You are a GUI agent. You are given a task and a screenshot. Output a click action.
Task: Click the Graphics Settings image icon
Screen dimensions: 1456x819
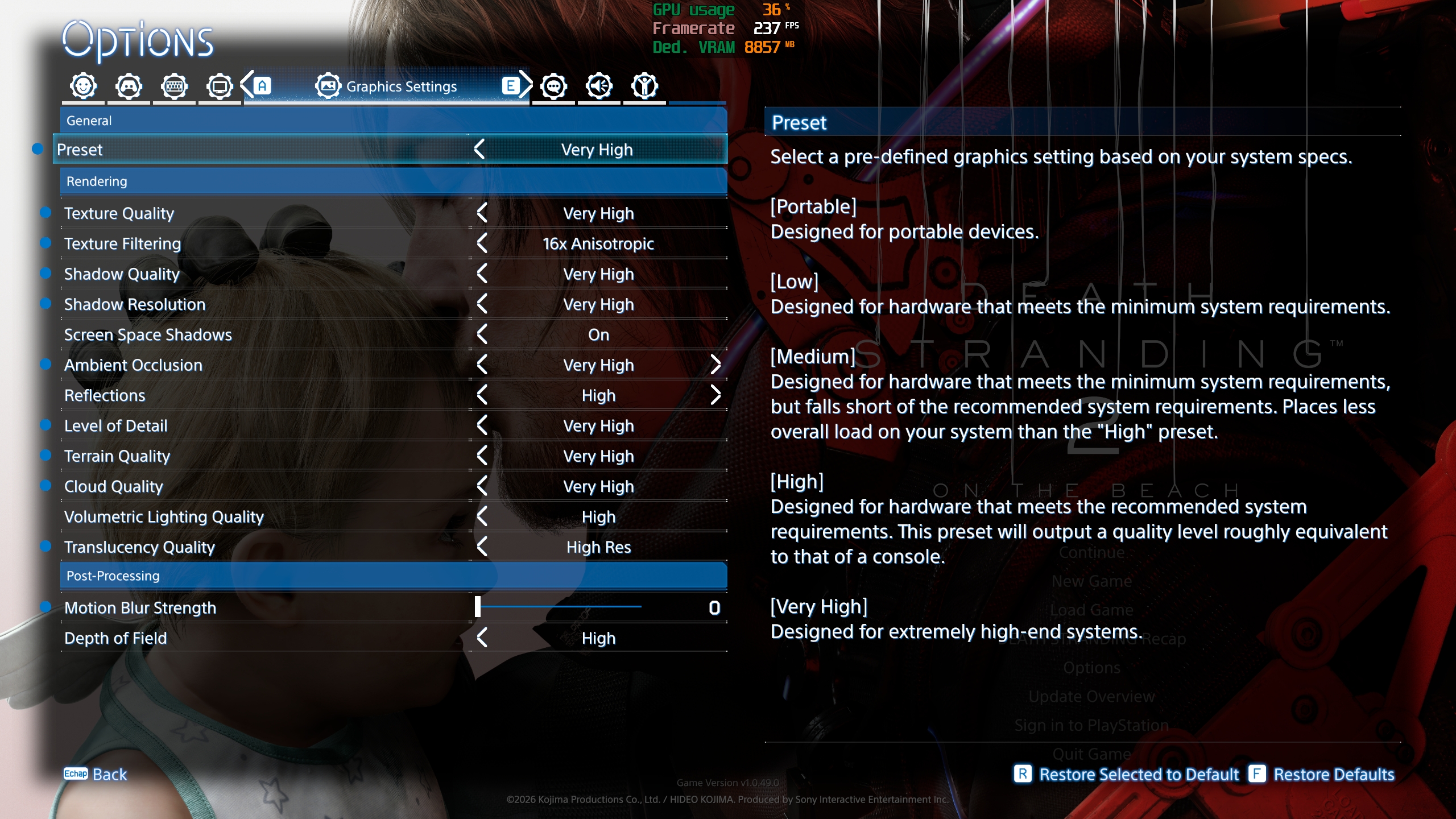(328, 85)
